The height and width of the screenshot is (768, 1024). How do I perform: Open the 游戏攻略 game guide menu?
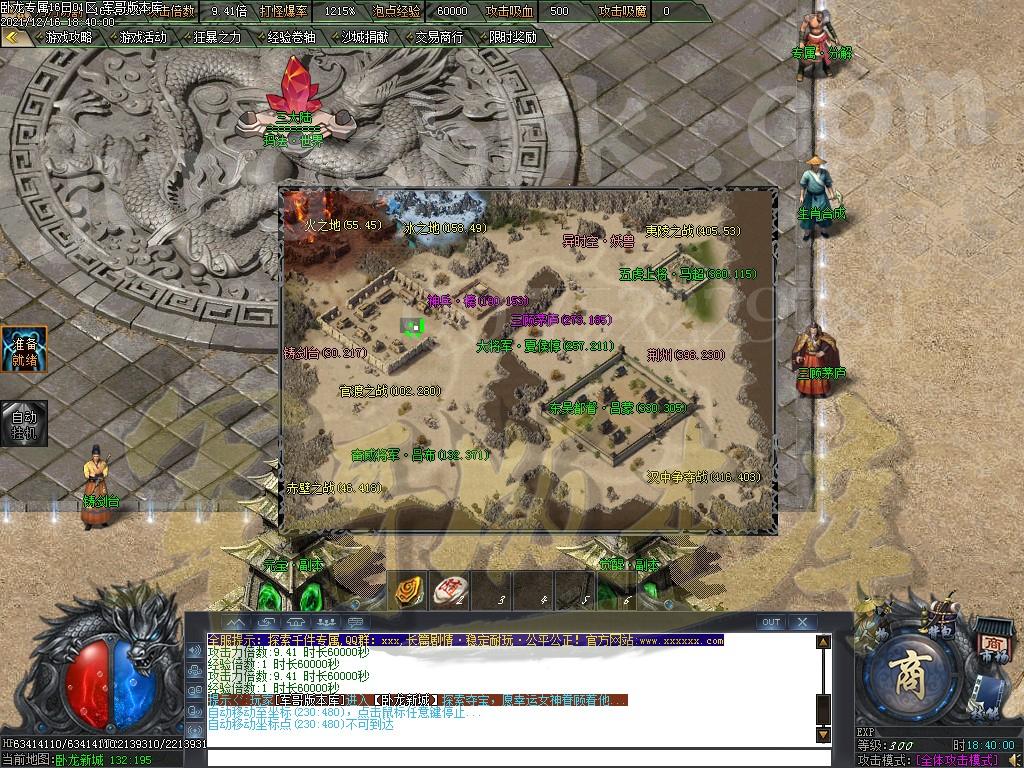[x=68, y=37]
